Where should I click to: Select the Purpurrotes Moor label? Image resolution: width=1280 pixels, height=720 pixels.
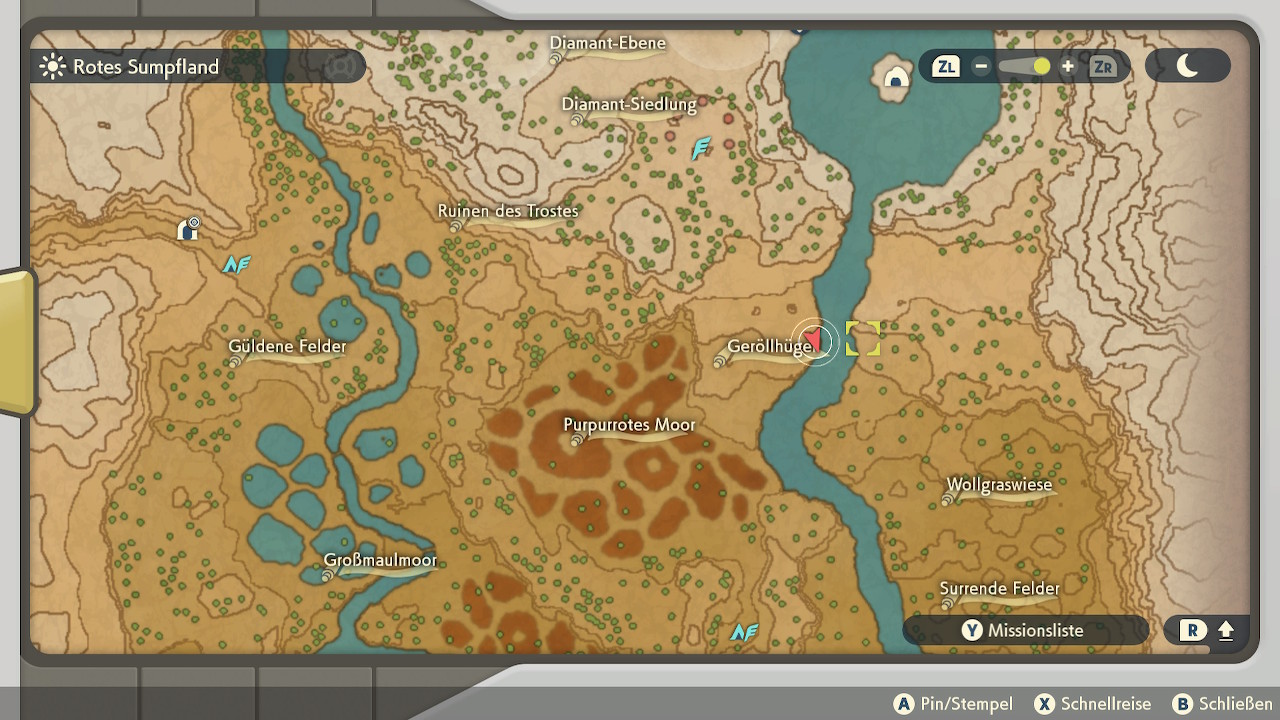[629, 426]
